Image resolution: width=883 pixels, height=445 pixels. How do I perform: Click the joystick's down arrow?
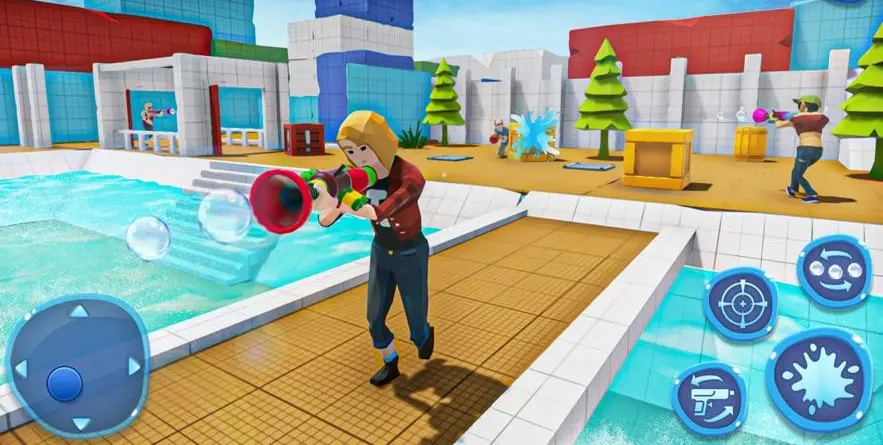[x=79, y=421]
